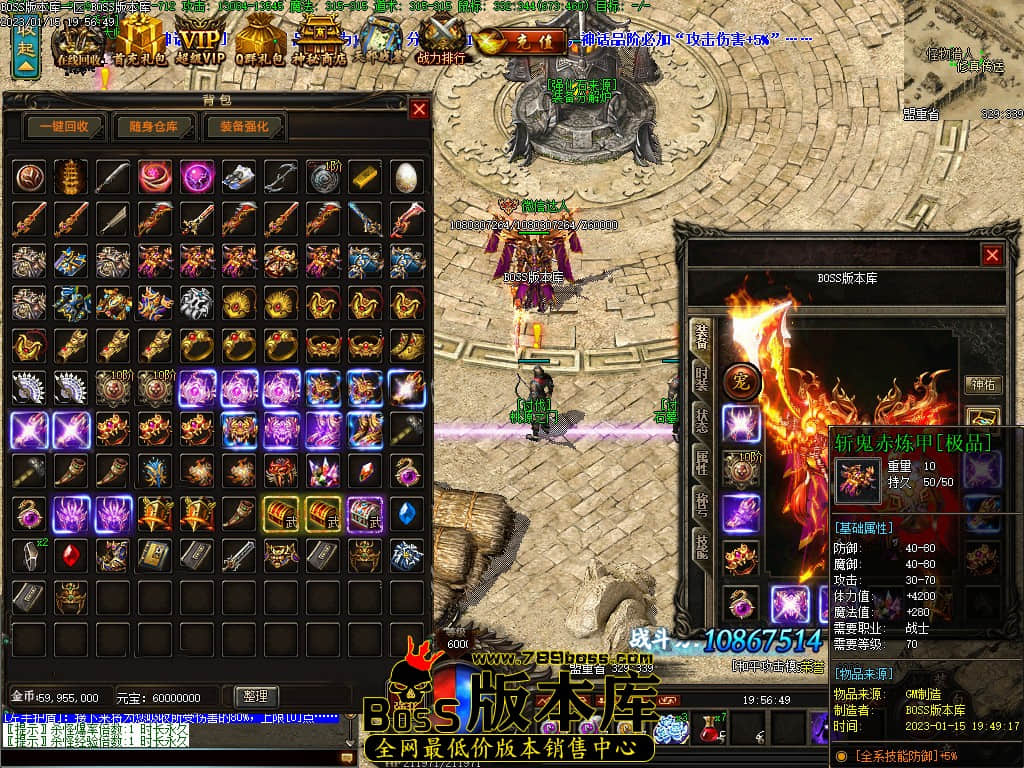Click the 一键回收 recycle button
This screenshot has height=768, width=1024.
65,127
